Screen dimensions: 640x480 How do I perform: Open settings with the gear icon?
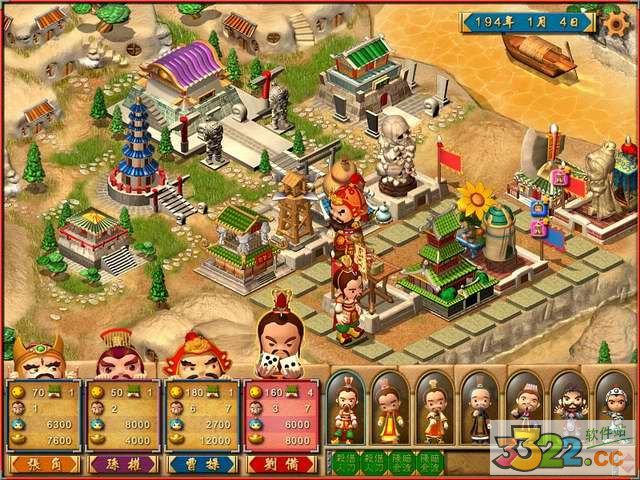619,23
